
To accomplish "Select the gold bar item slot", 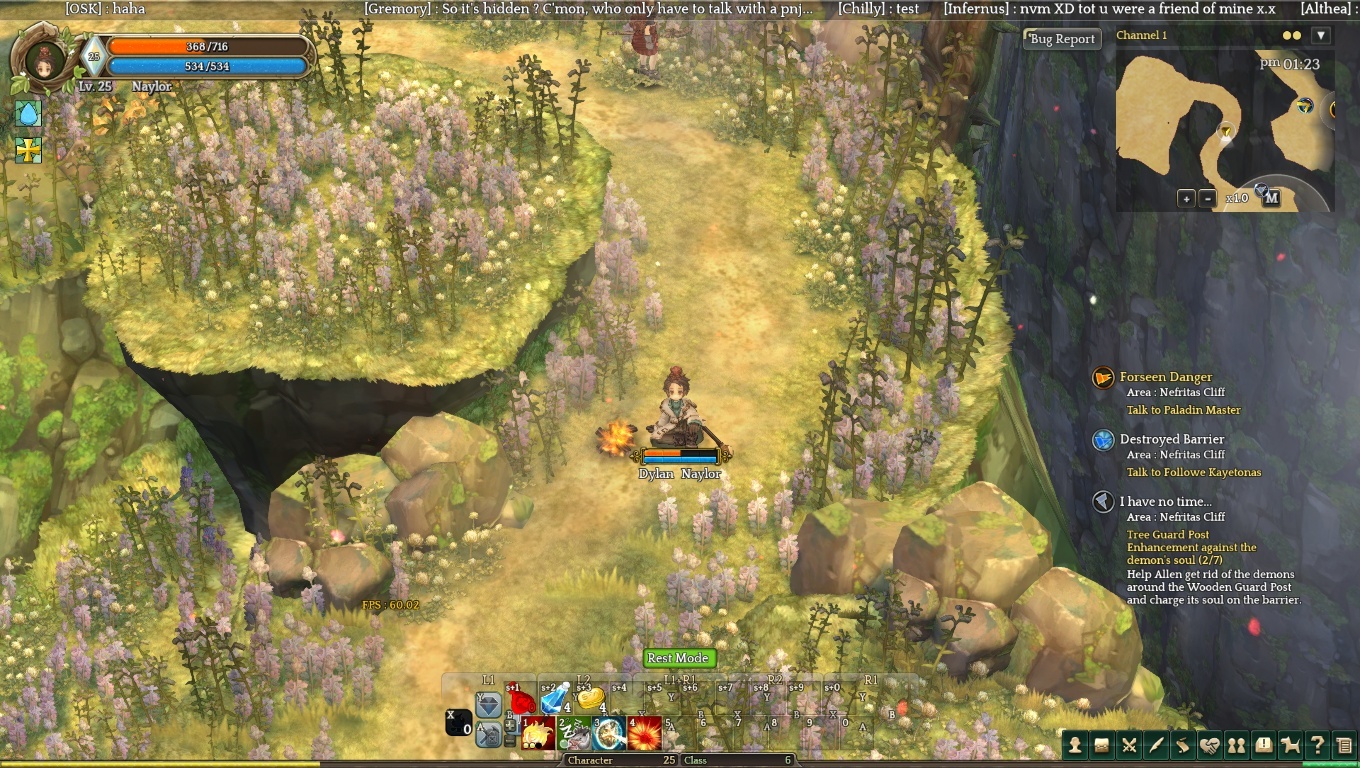I will (x=591, y=698).
